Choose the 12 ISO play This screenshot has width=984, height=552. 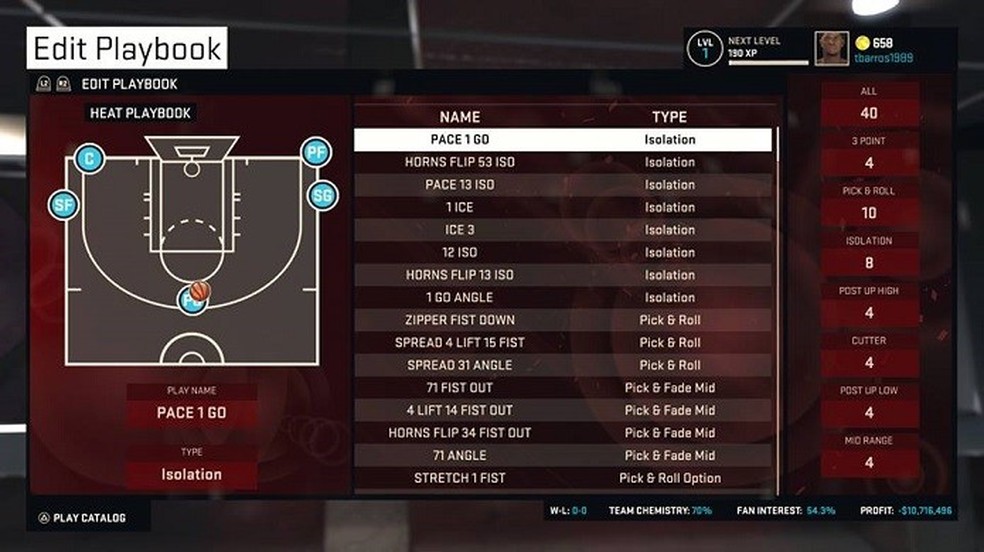pyautogui.click(x=562, y=252)
